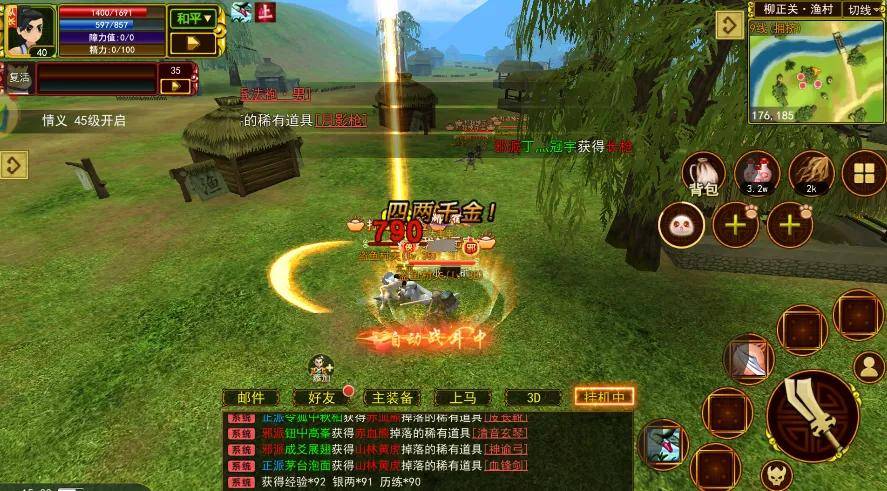The height and width of the screenshot is (491, 887).
Task: Click the player portrait avatar
Action: (30, 28)
